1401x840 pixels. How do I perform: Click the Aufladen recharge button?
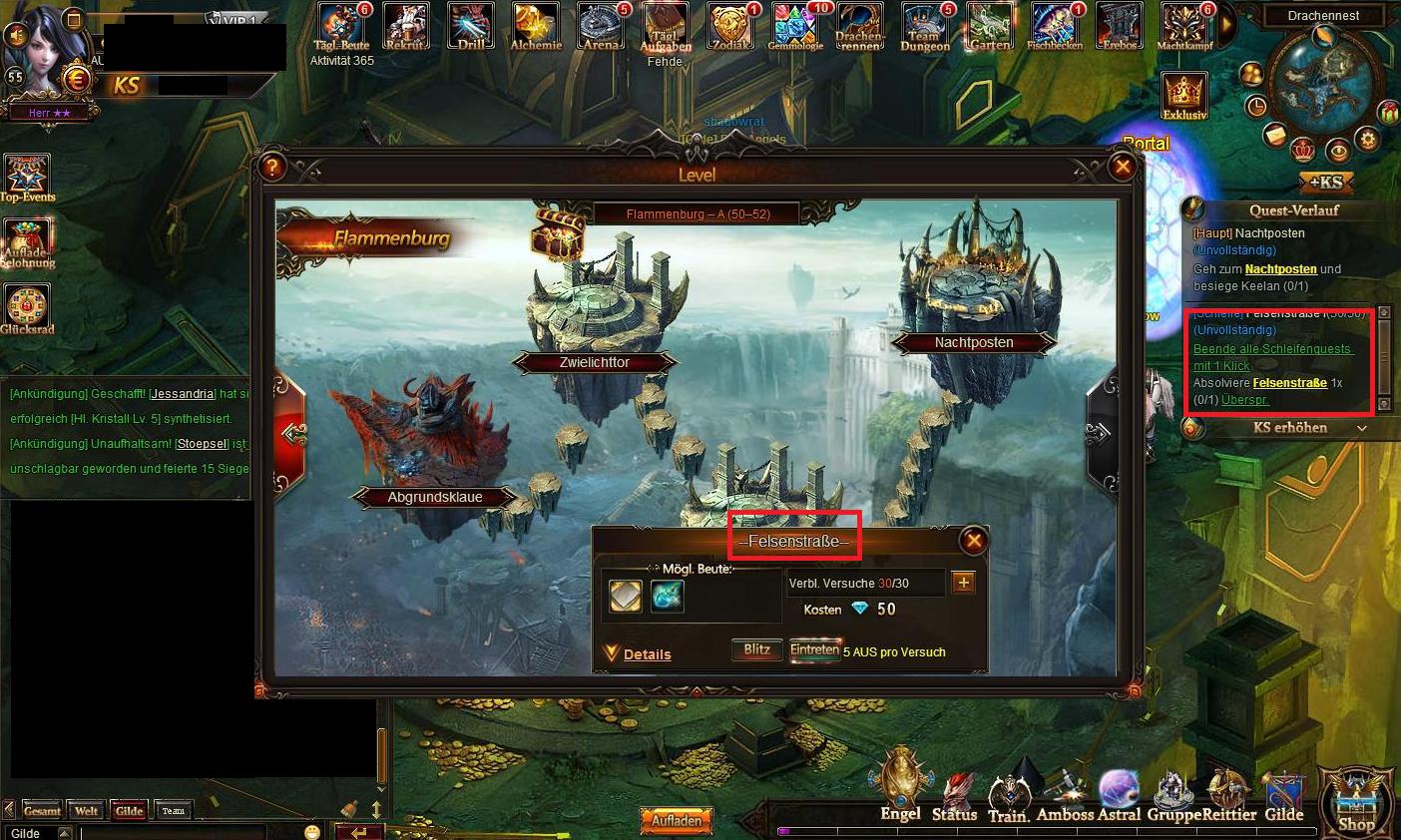[x=678, y=820]
